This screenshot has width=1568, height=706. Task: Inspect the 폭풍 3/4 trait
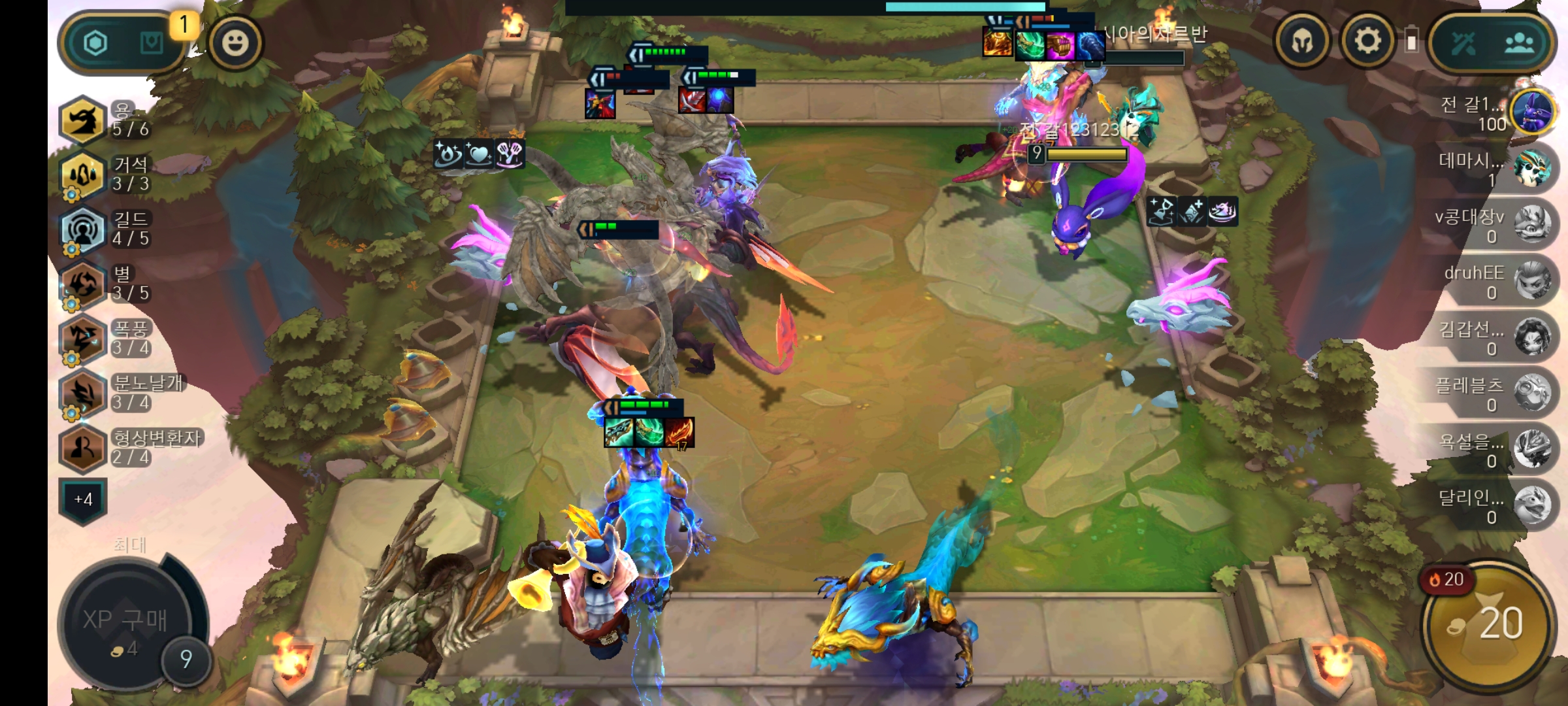(x=83, y=340)
